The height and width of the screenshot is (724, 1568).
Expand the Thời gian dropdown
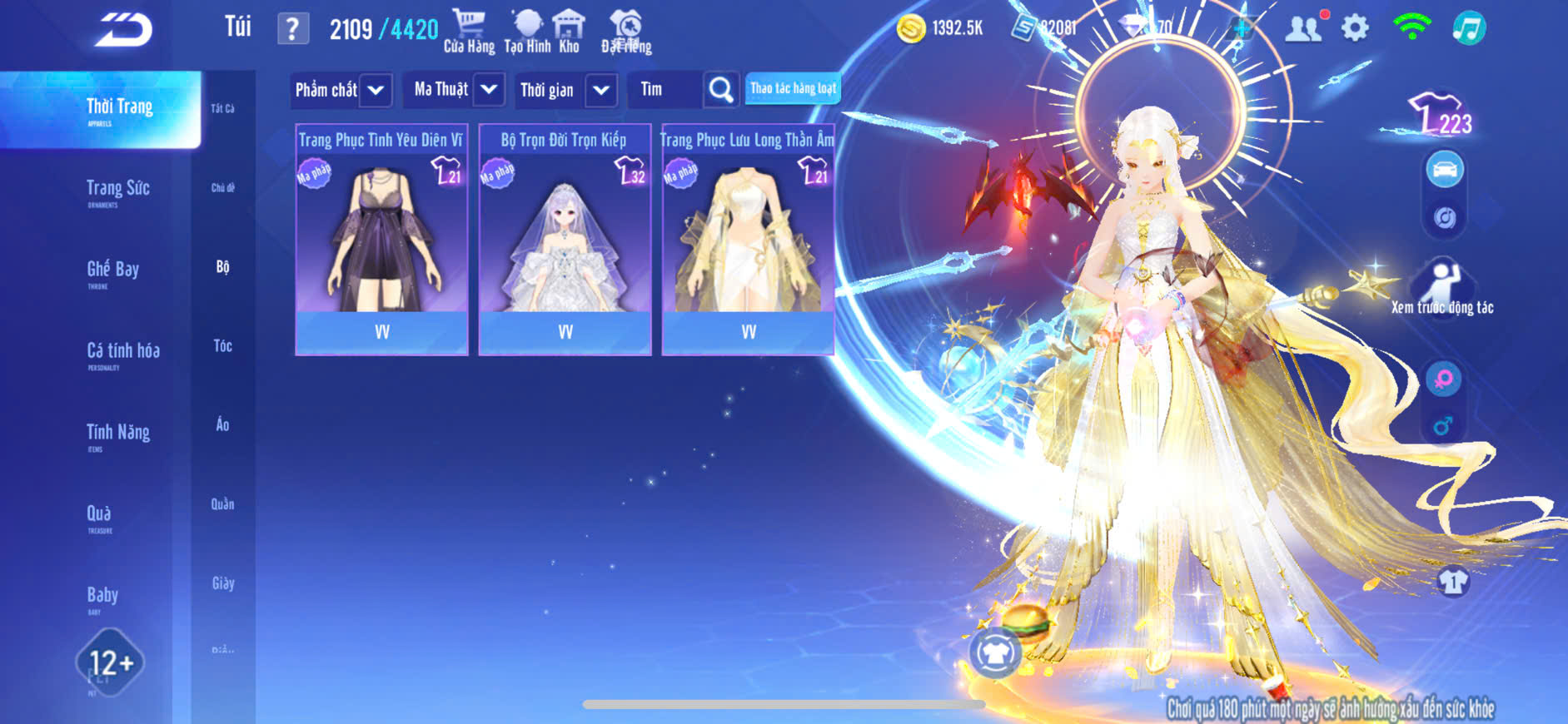(x=600, y=90)
